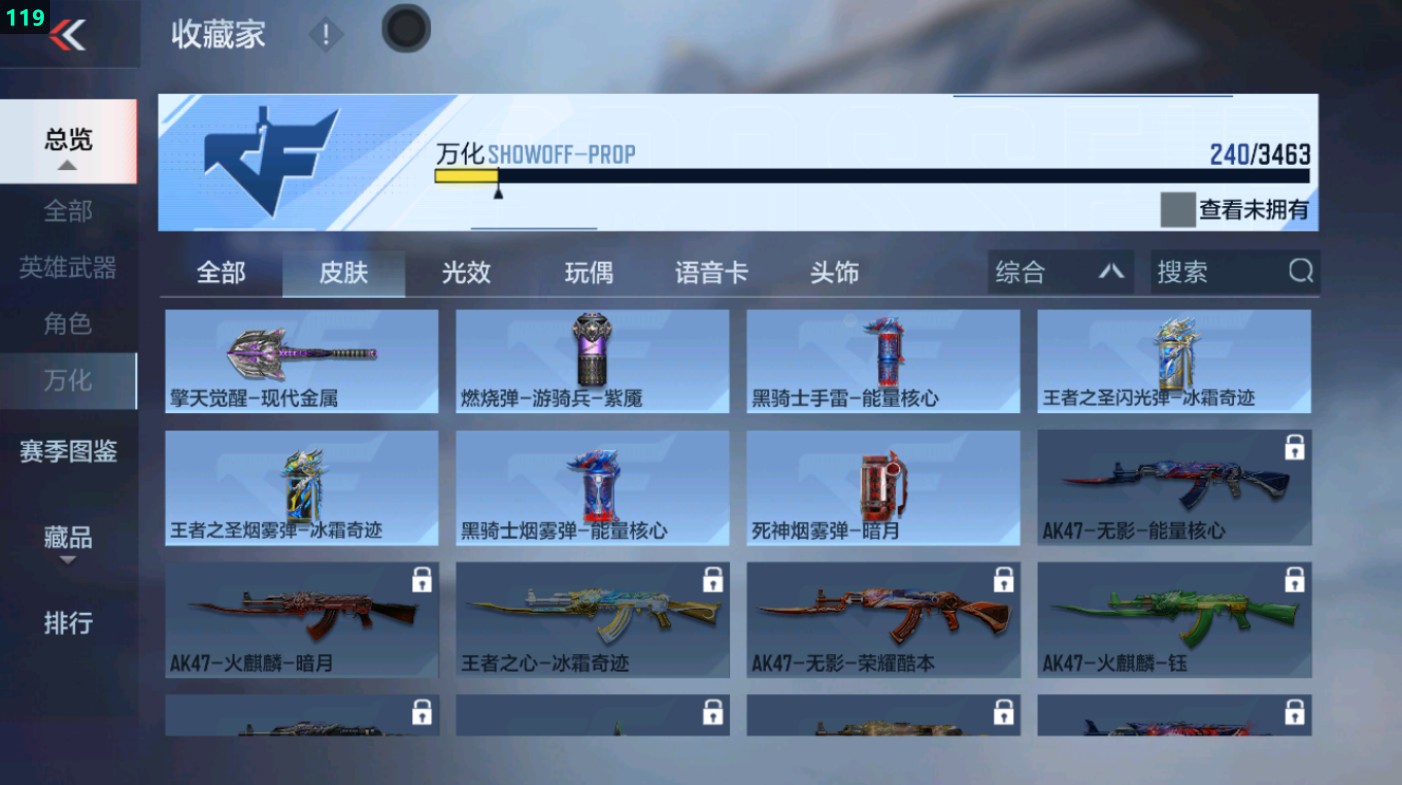Switch to the 皮肤 tab
Screen dimensions: 1402x785
pyautogui.click(x=344, y=271)
